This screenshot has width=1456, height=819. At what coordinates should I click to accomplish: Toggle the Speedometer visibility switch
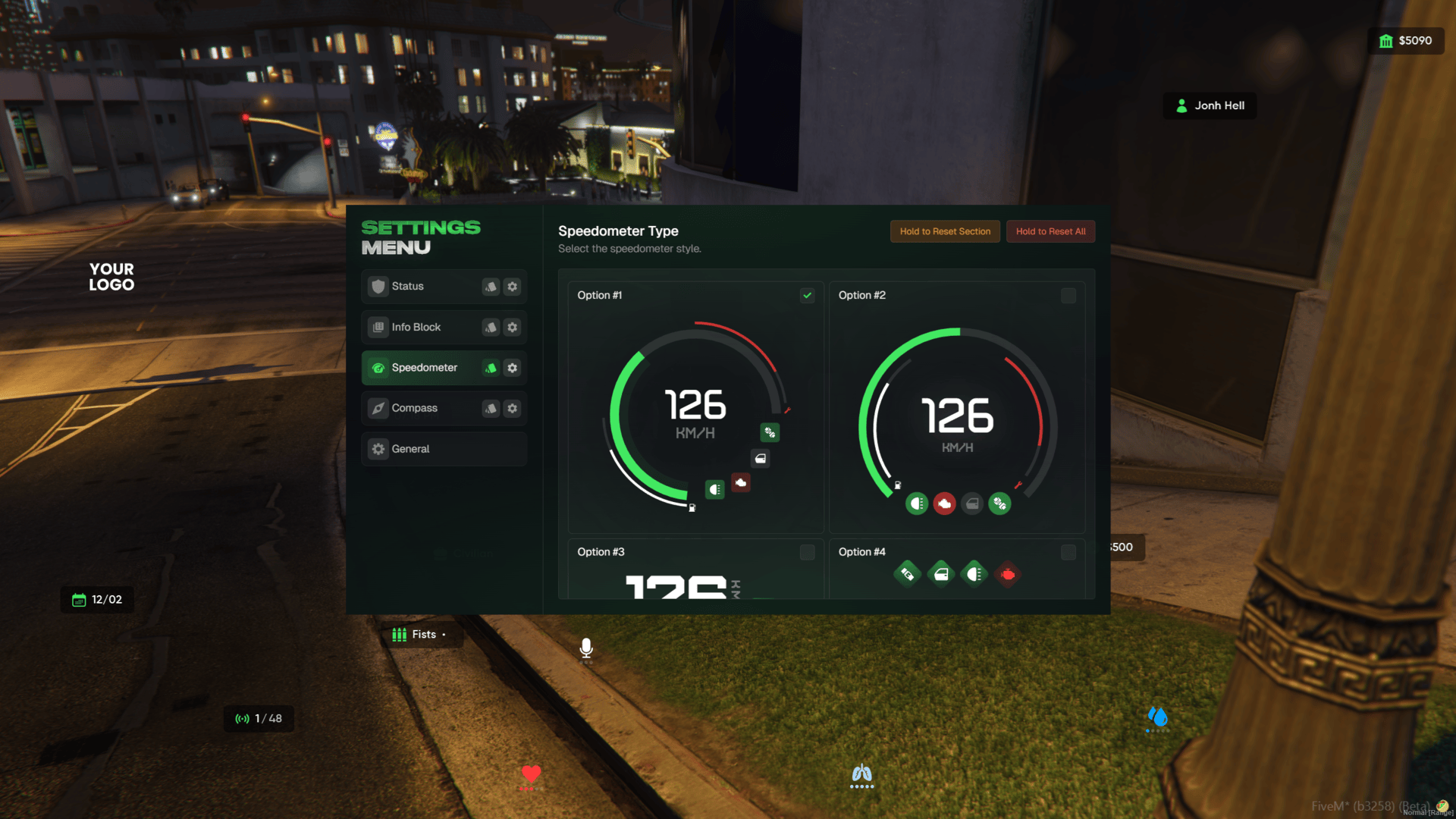[x=490, y=368]
